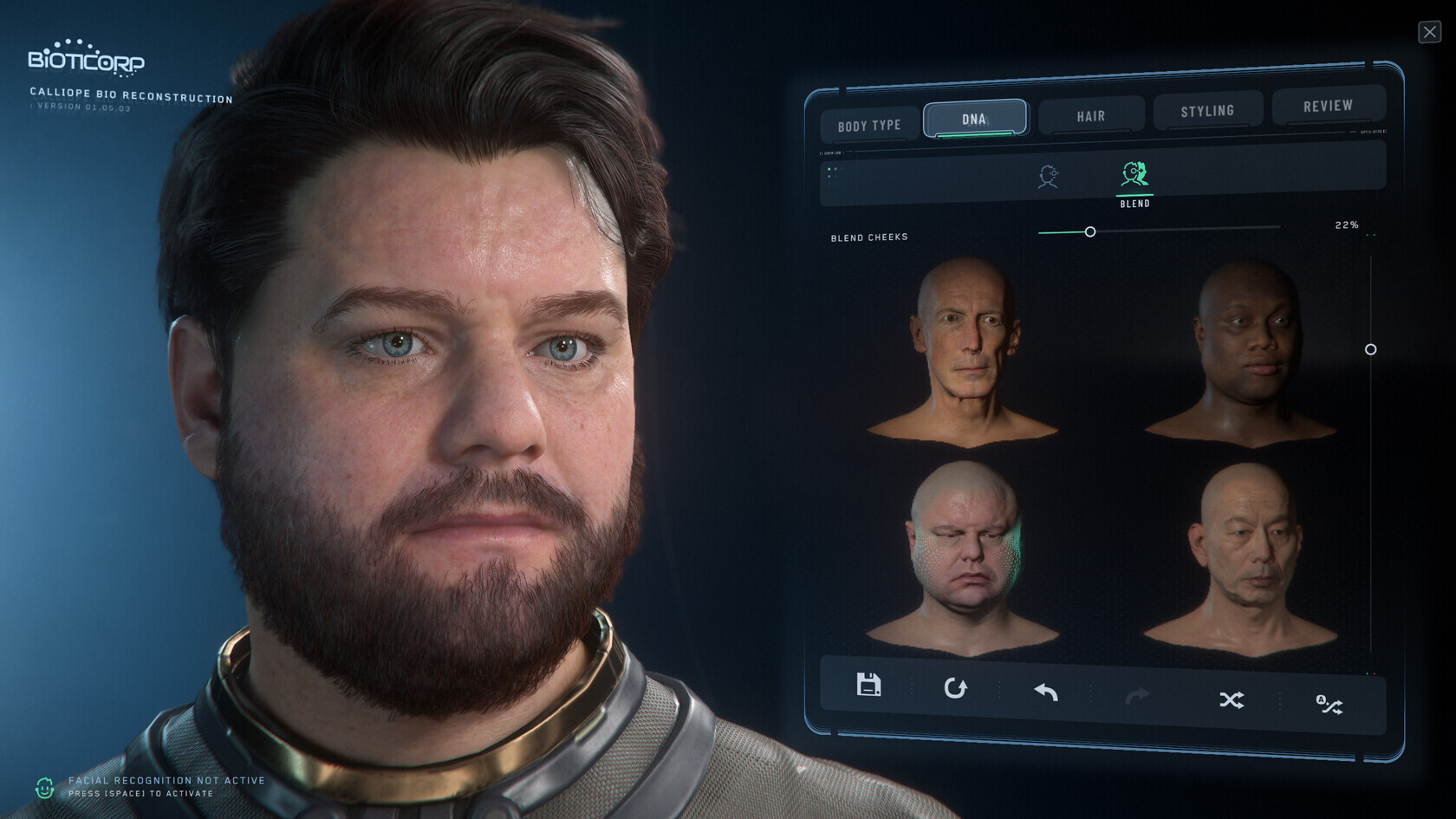This screenshot has width=1456, height=819.
Task: Click the head list scrollbar handle
Action: (x=1370, y=349)
